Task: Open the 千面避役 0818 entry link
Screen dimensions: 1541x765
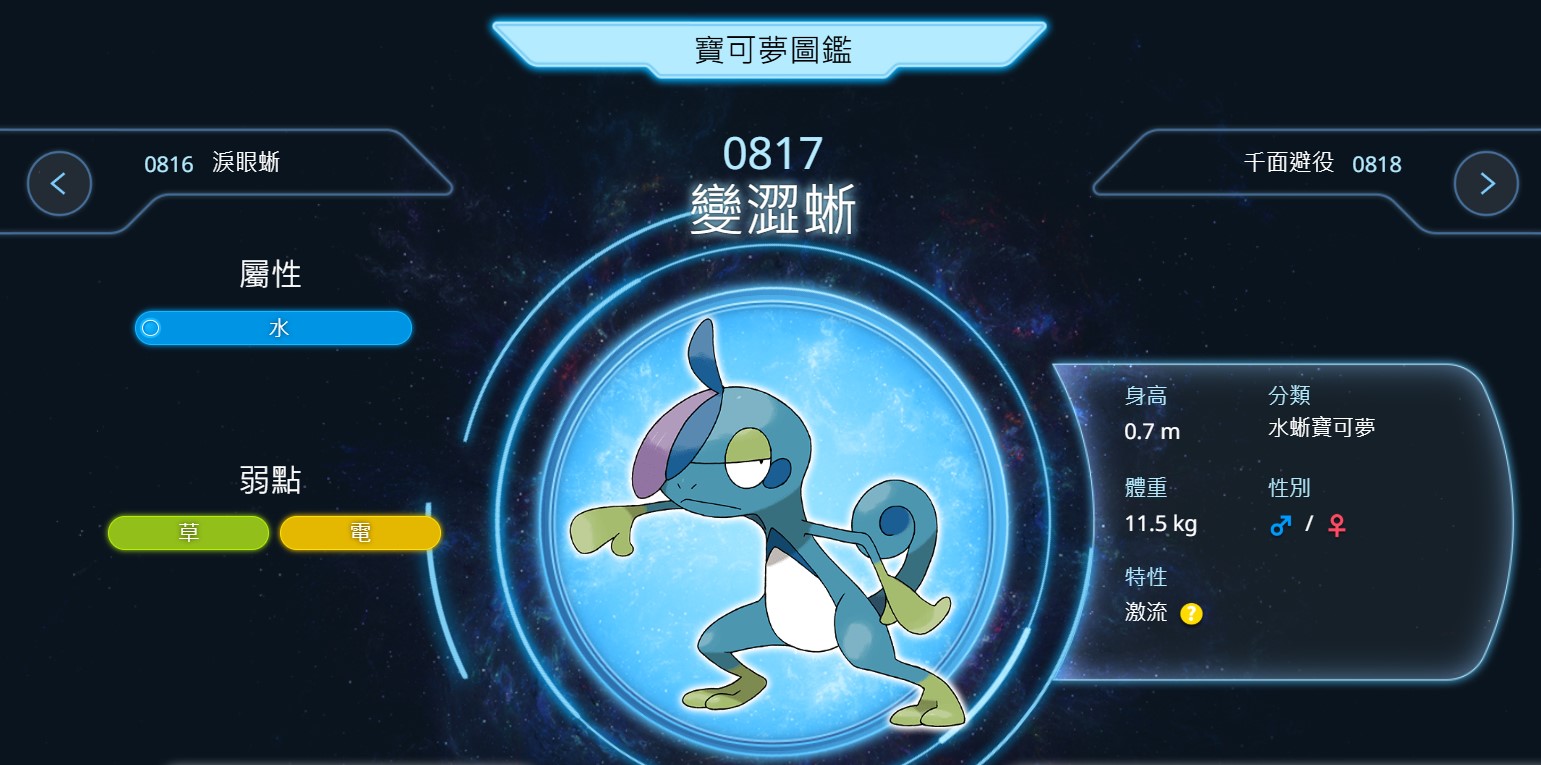Action: [1322, 163]
